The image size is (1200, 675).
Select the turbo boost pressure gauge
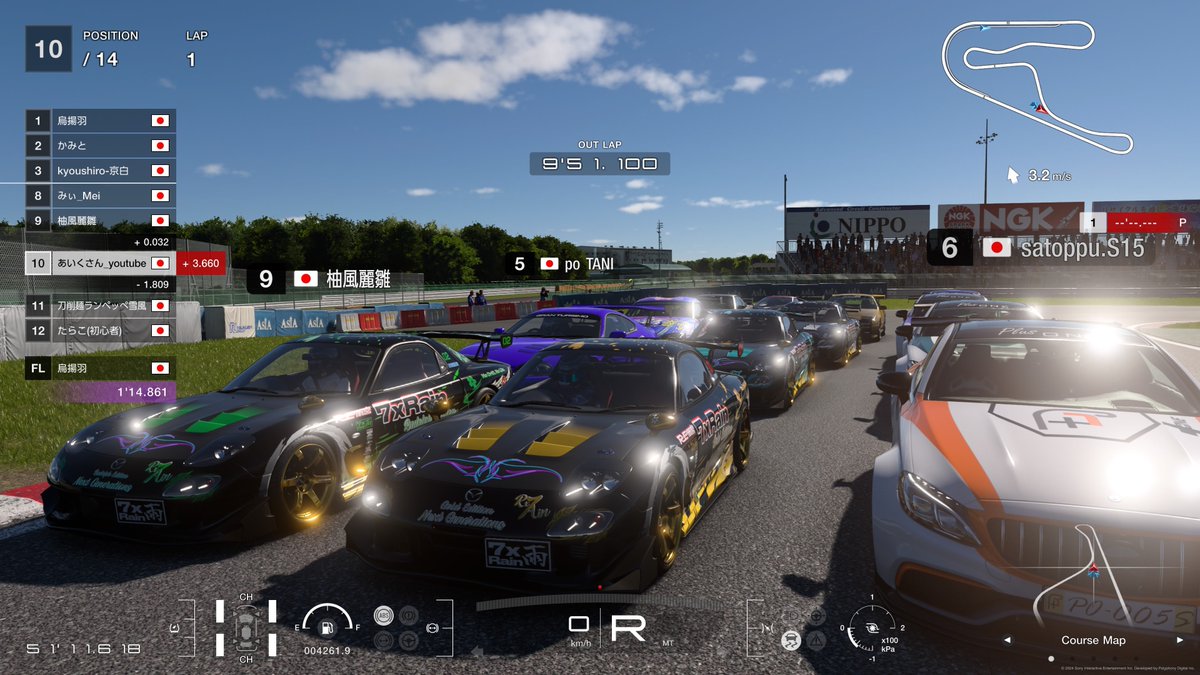pos(871,627)
